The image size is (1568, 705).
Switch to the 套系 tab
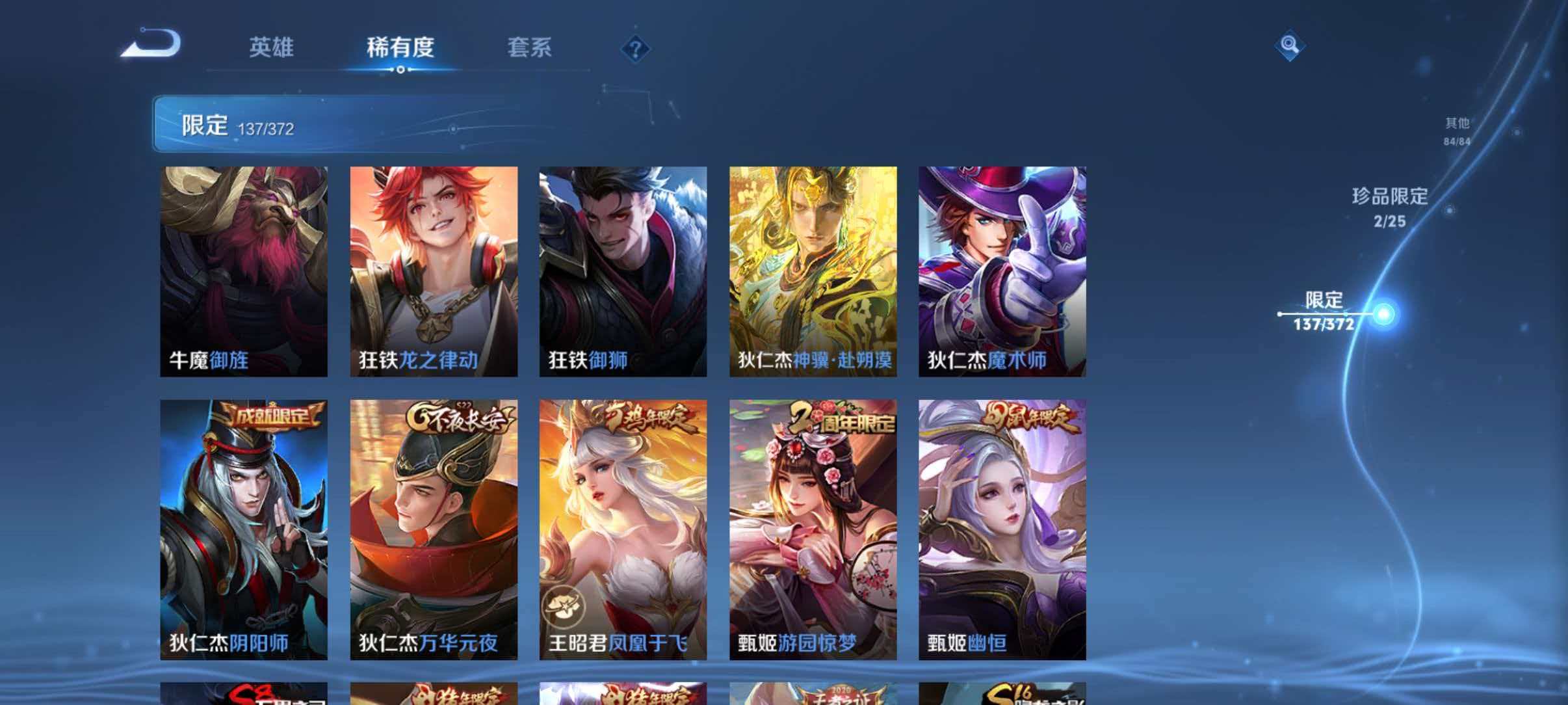pos(530,47)
